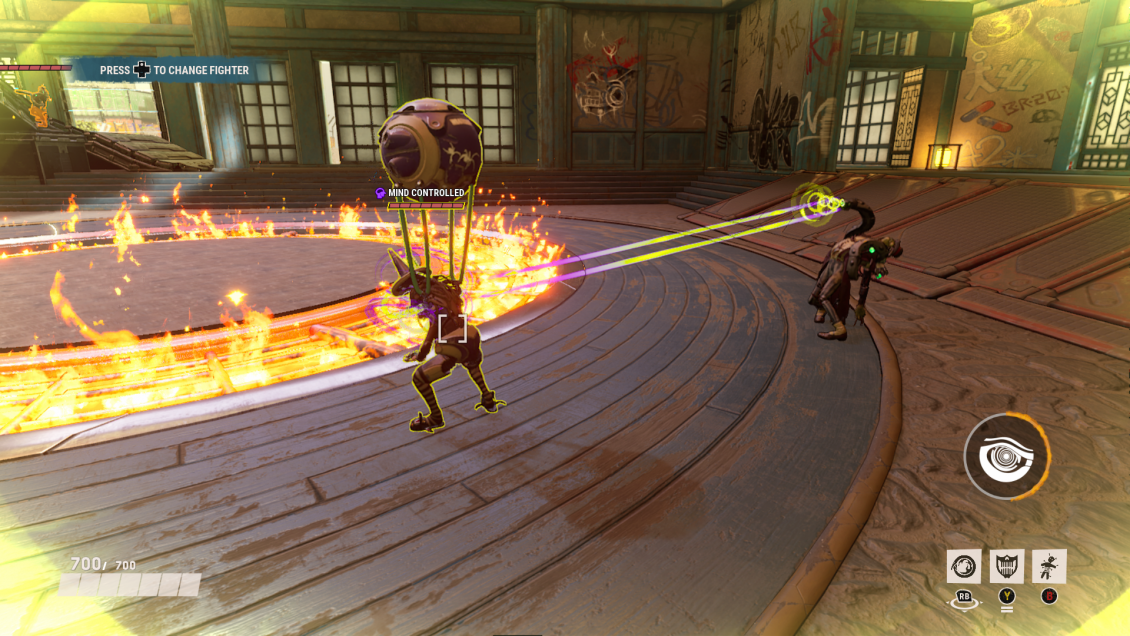Trigger the skull mask ability
Screen dimensions: 1130x636
tap(1006, 566)
